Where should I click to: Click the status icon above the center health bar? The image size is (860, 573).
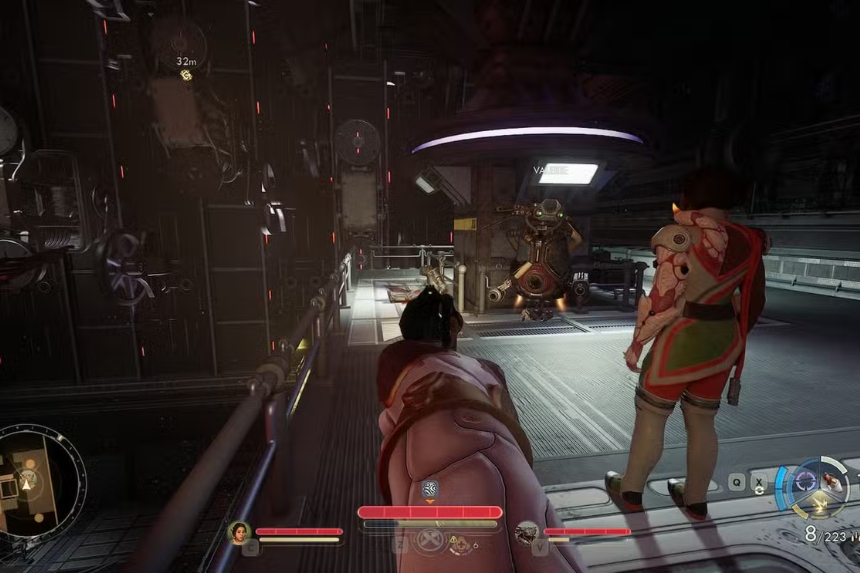(430, 489)
